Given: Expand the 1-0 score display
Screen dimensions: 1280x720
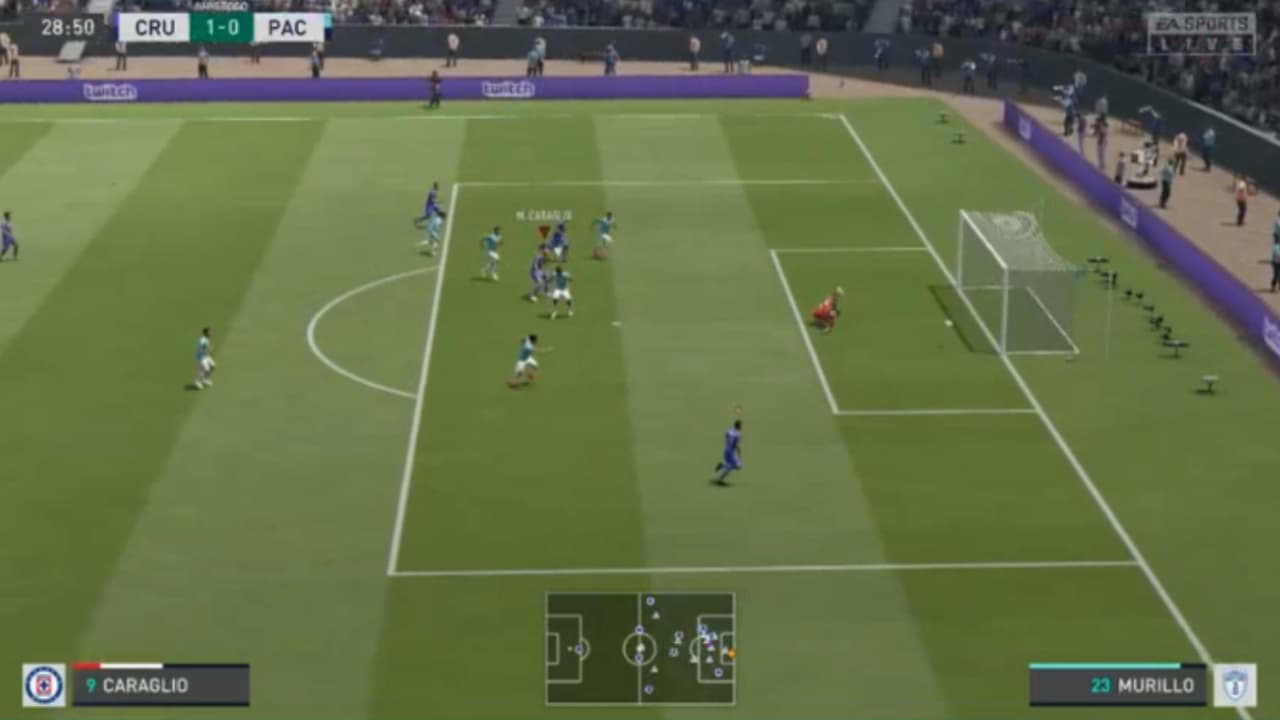Looking at the screenshot, I should (220, 27).
